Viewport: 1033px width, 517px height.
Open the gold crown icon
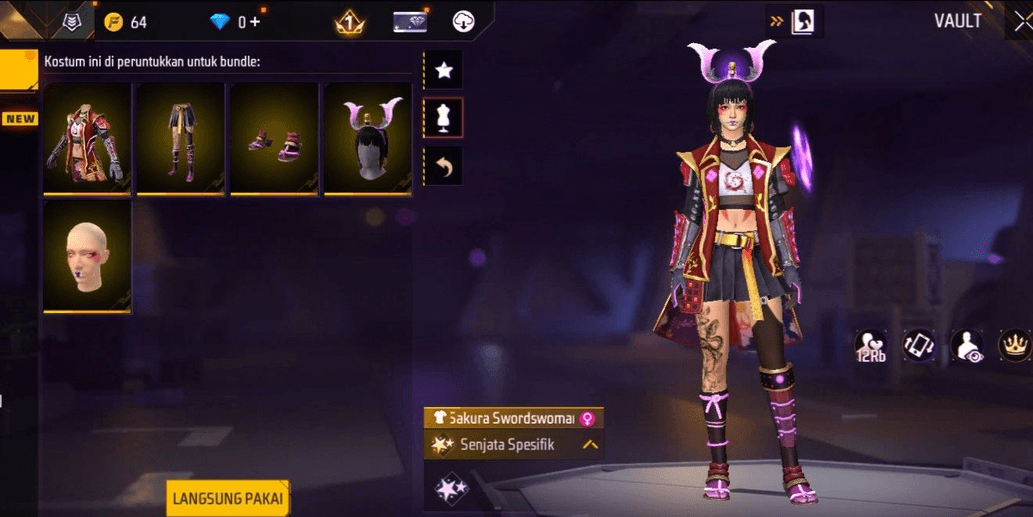coord(1015,345)
